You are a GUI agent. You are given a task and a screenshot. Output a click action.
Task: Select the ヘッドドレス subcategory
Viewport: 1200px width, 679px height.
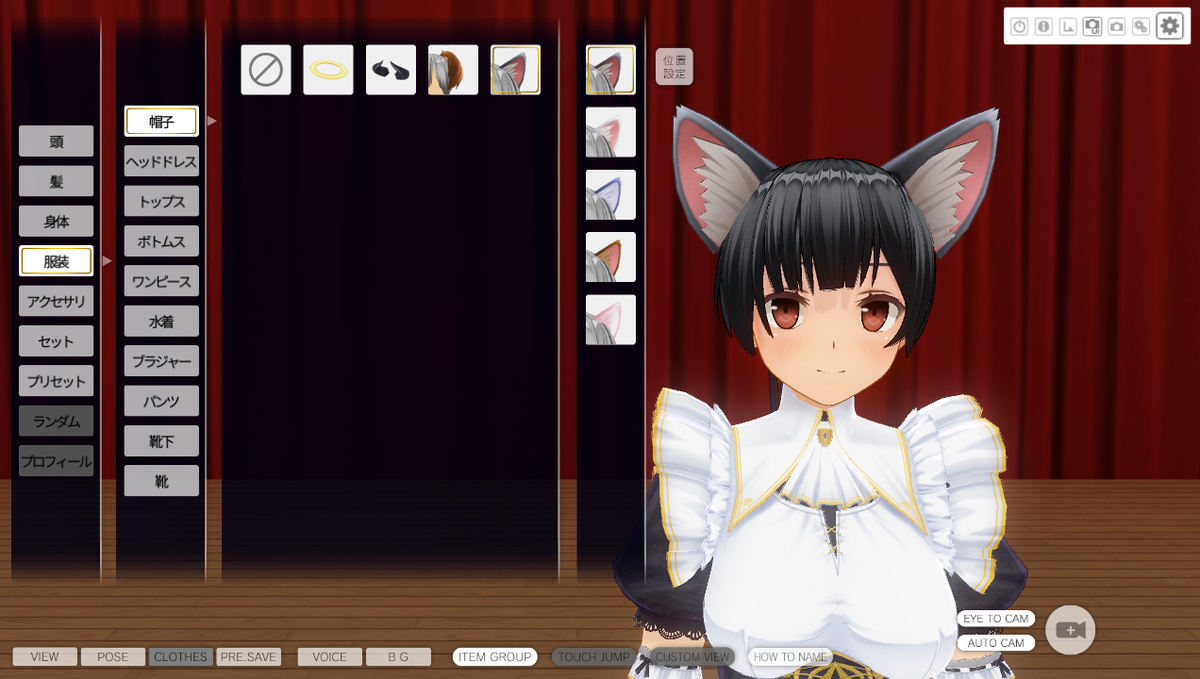tap(161, 161)
